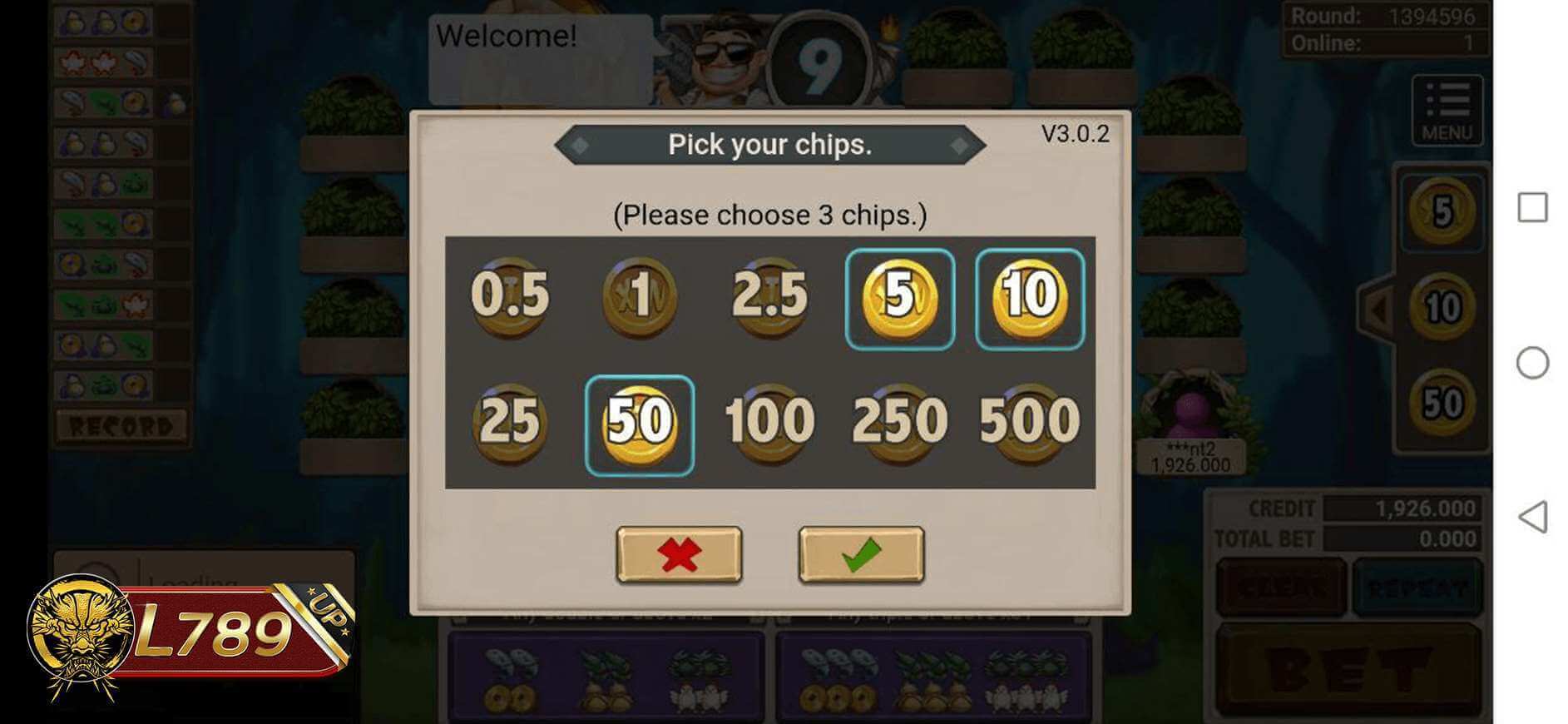This screenshot has height=724, width=1568.
Task: Pick the 250 chip
Action: (x=899, y=422)
